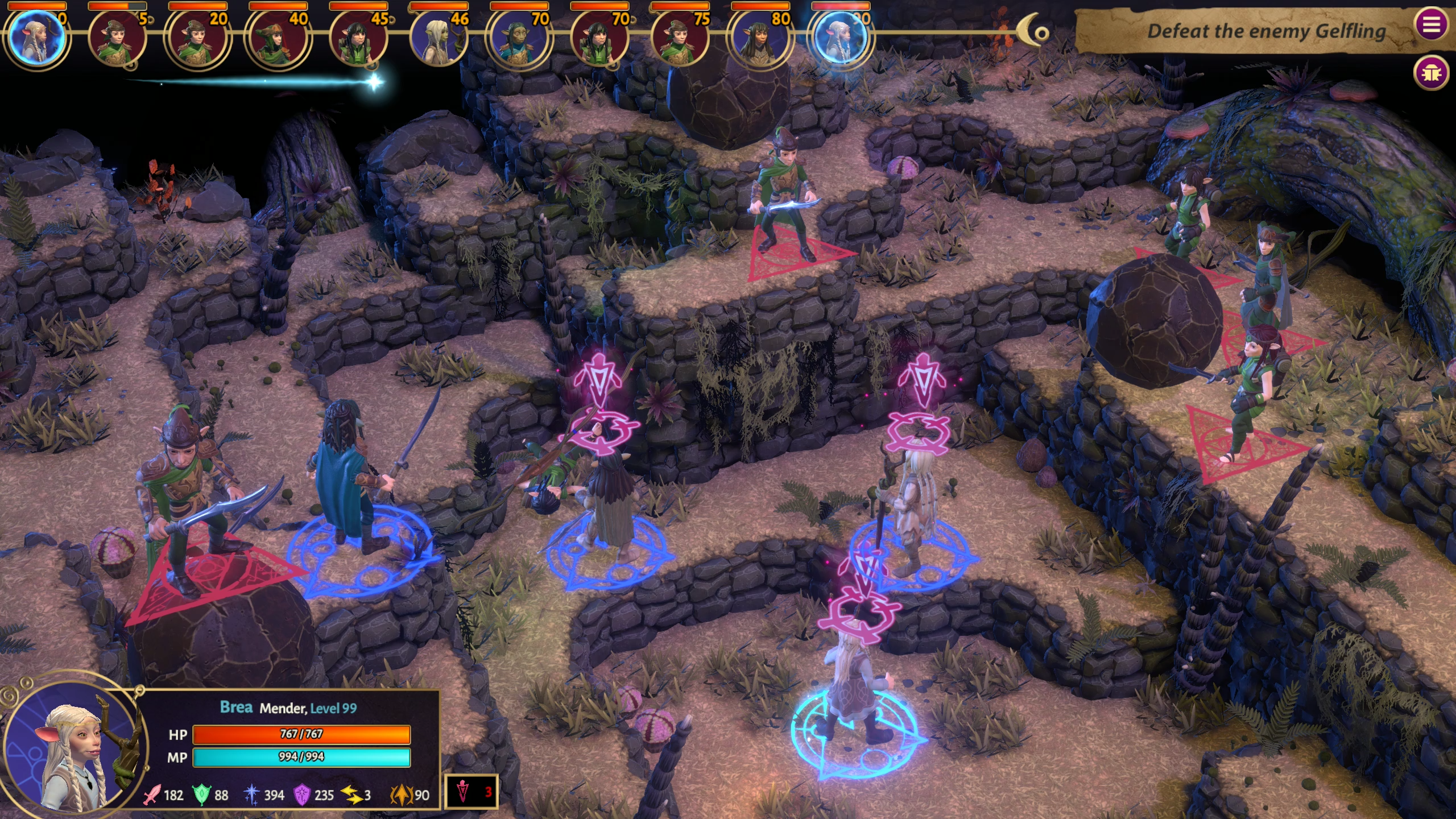
Task: Click the pink status effect icon with 3
Action: [471, 792]
